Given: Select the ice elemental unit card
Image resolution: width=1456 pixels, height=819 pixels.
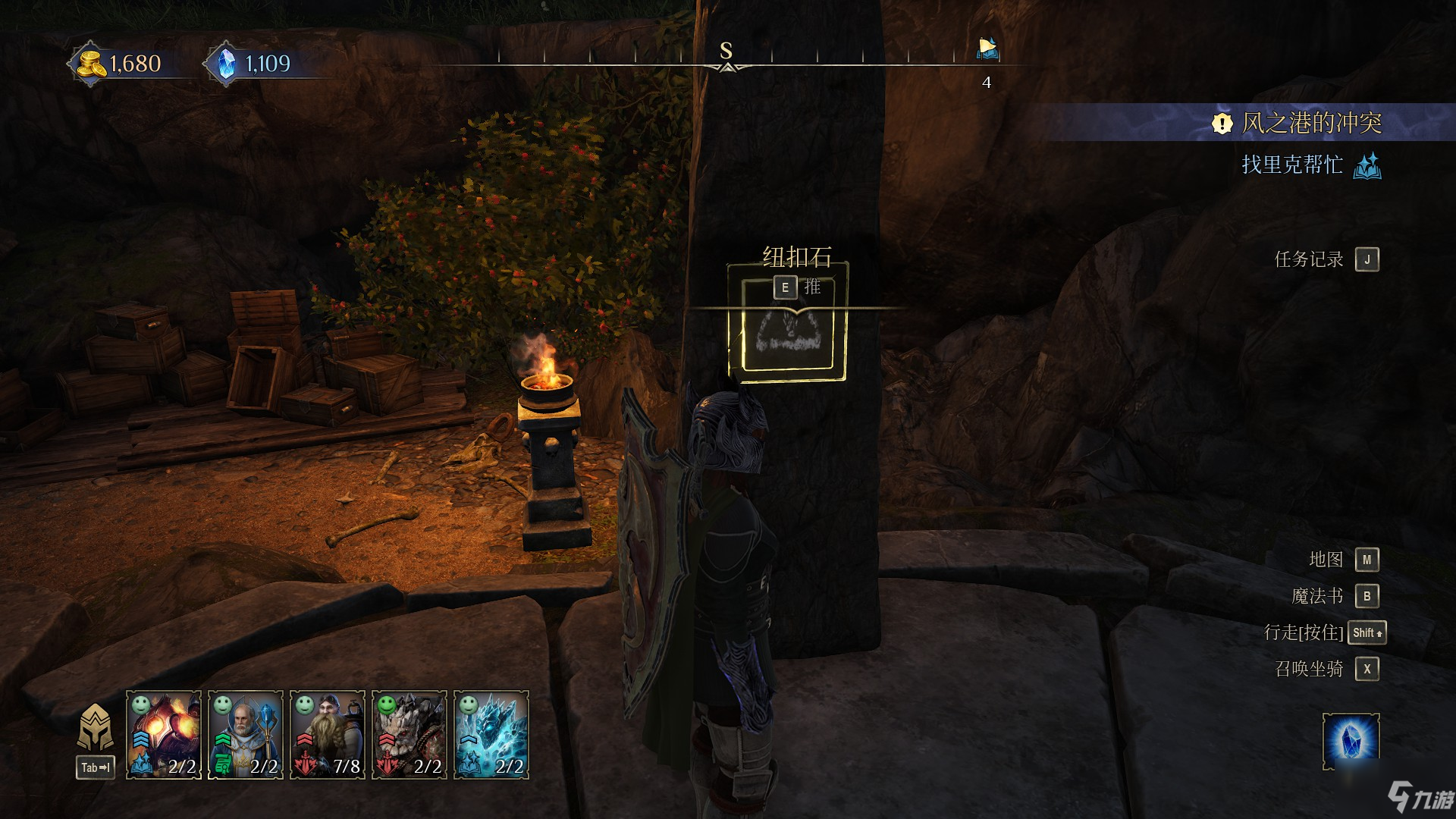Looking at the screenshot, I should 491,734.
